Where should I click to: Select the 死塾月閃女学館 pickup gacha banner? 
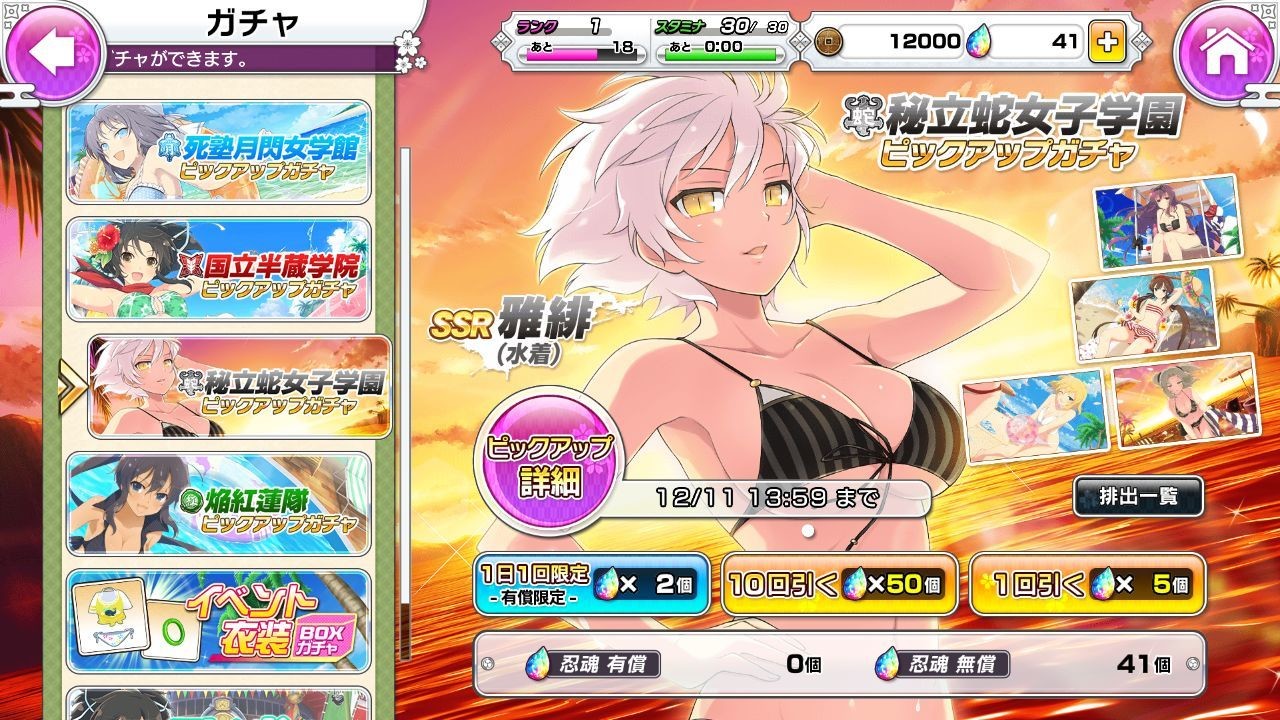pyautogui.click(x=219, y=154)
